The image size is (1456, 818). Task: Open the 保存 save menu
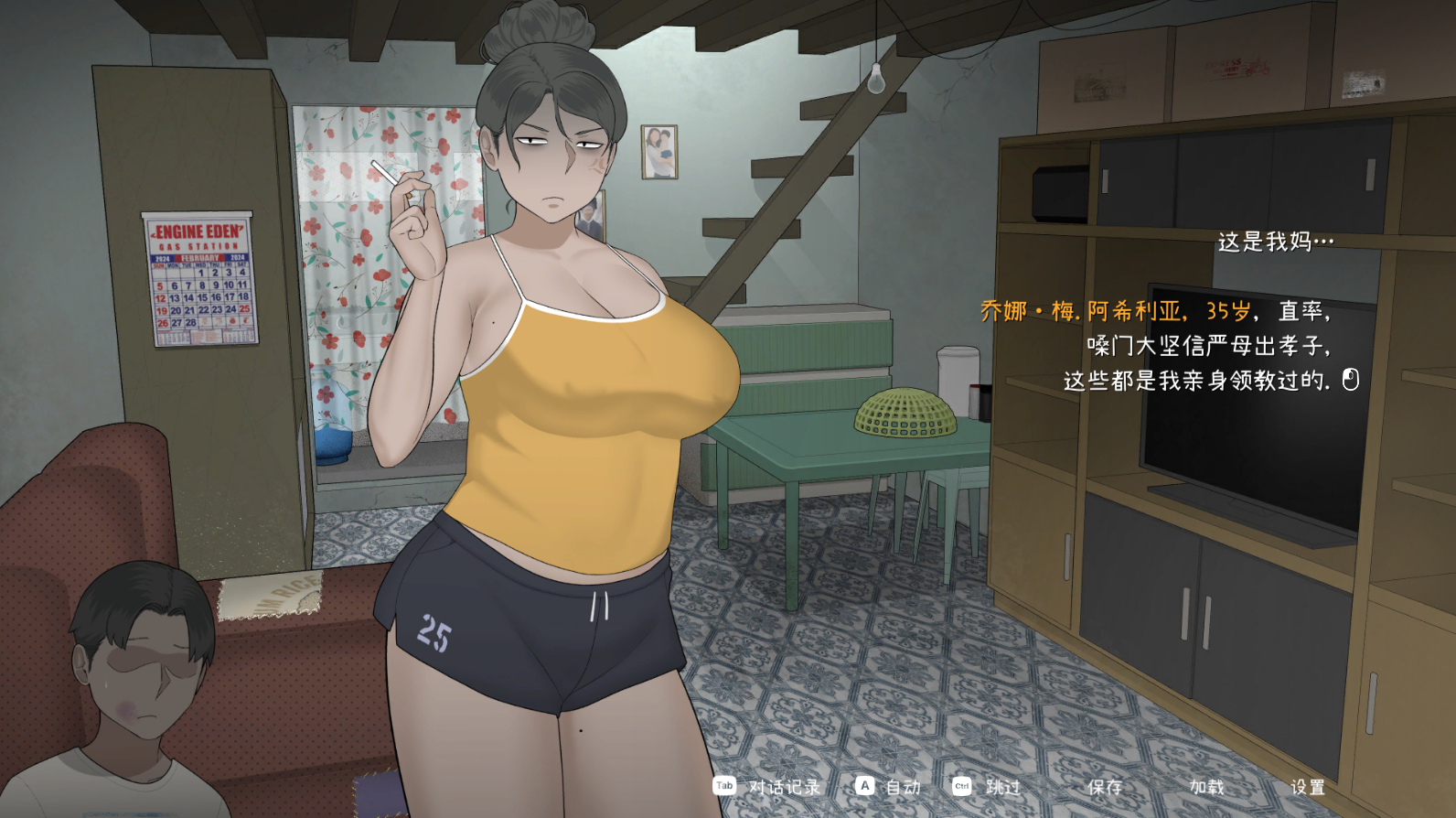pos(1105,787)
